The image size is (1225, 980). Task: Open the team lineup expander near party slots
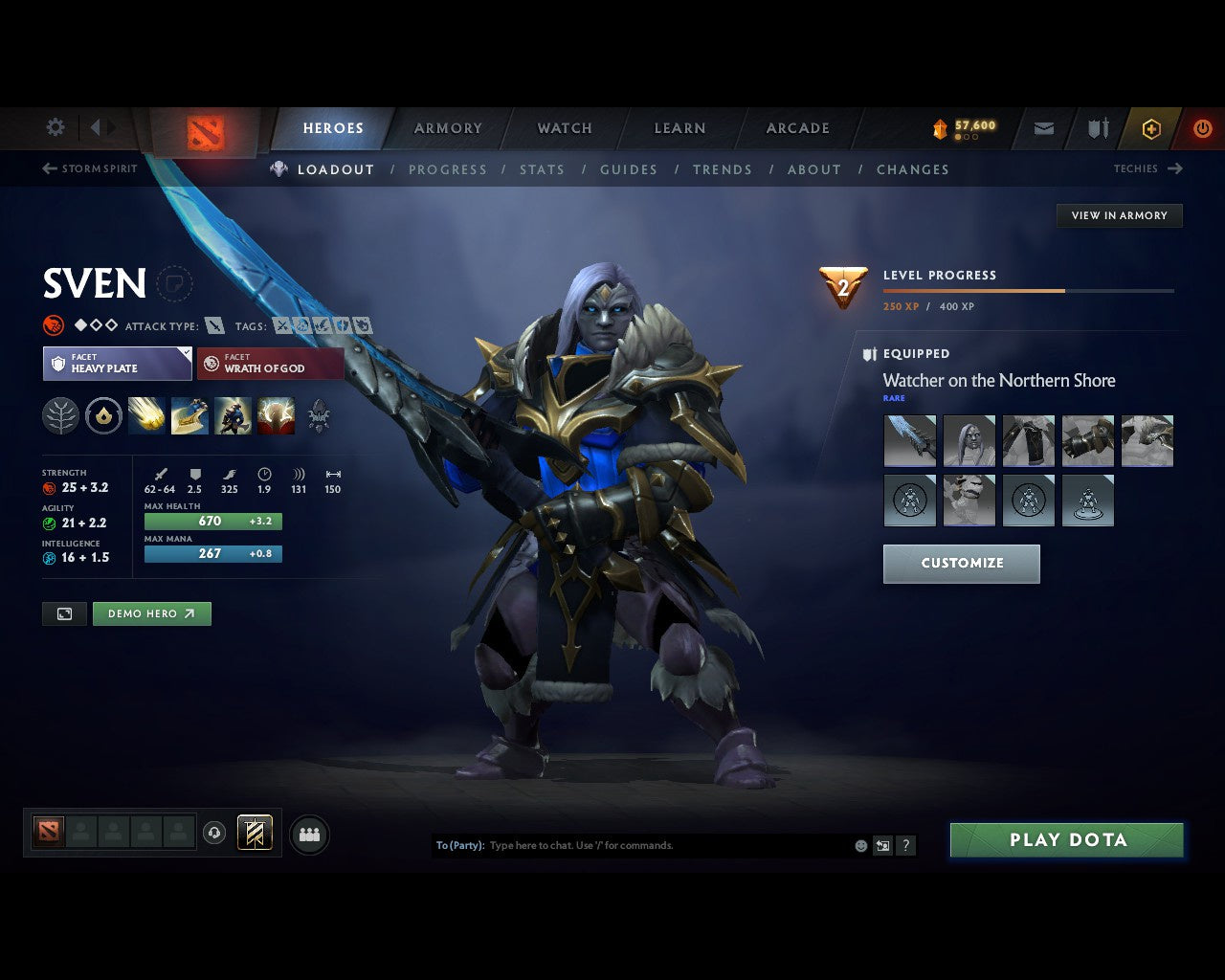(309, 833)
